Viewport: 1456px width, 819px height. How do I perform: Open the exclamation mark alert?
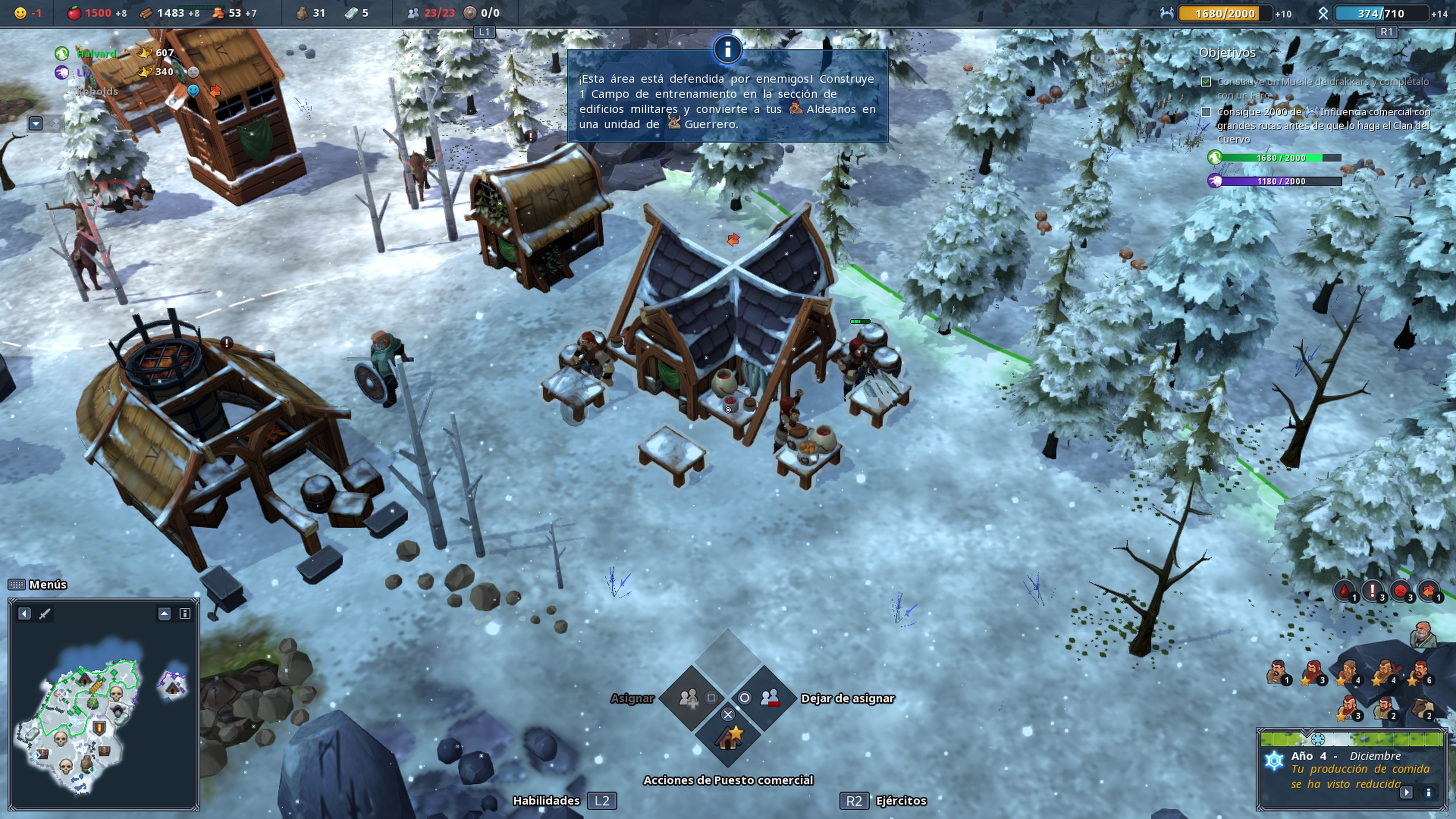(x=1372, y=591)
